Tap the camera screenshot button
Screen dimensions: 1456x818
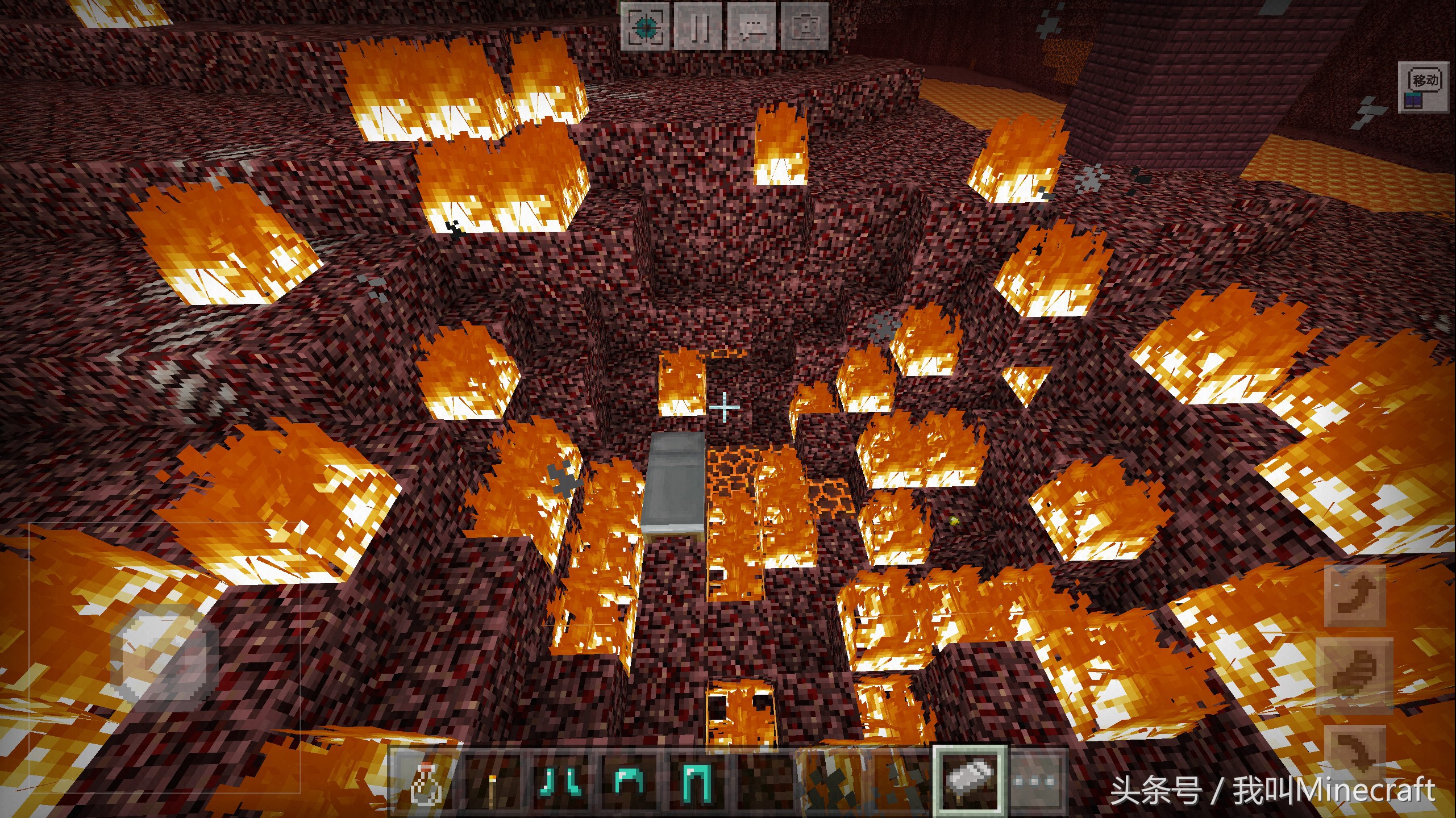[804, 26]
